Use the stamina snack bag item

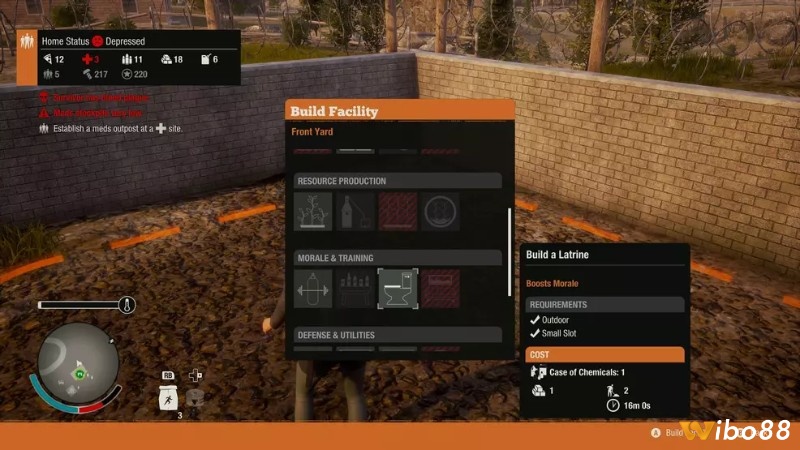click(x=168, y=397)
